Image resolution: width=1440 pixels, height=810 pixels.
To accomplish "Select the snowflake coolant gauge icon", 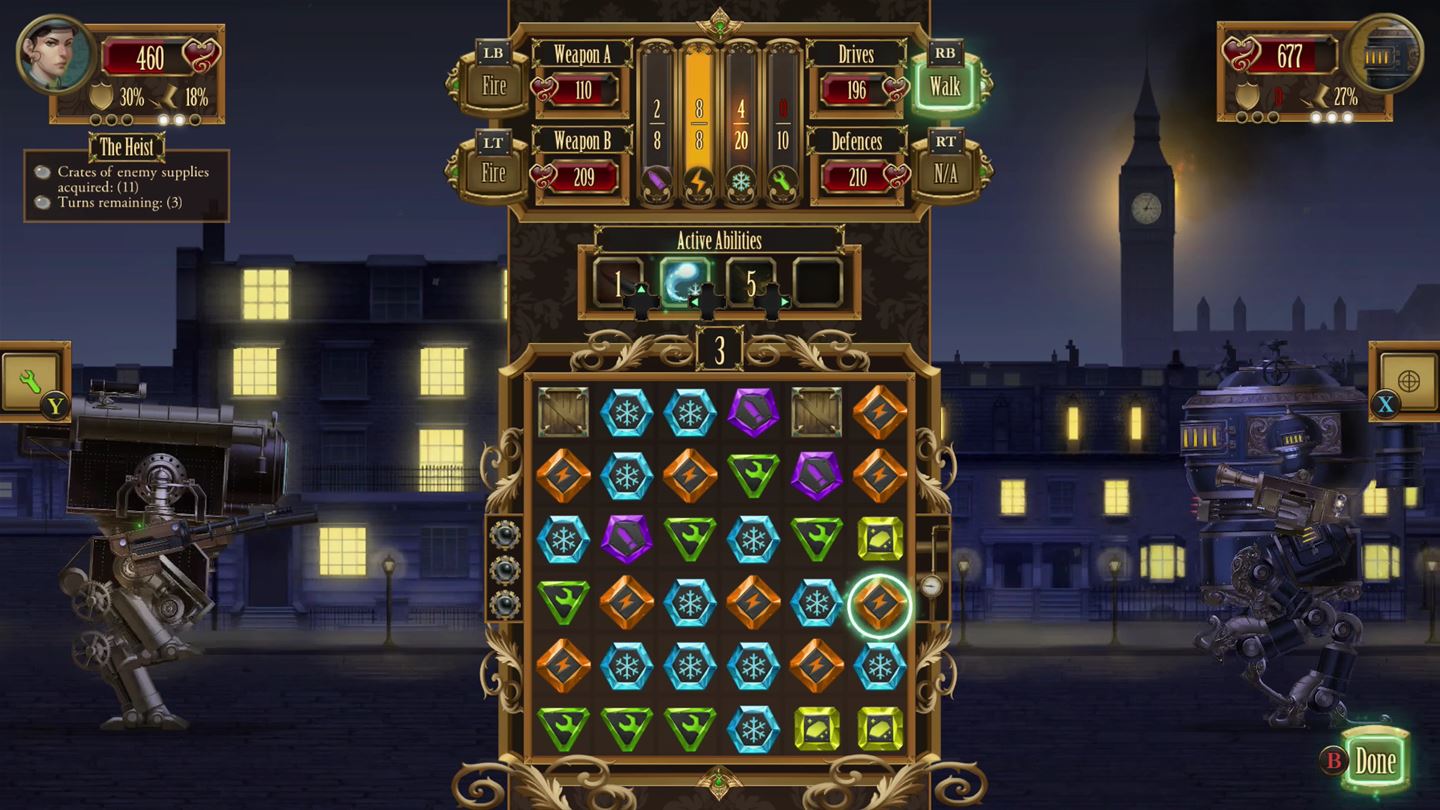I will (740, 180).
